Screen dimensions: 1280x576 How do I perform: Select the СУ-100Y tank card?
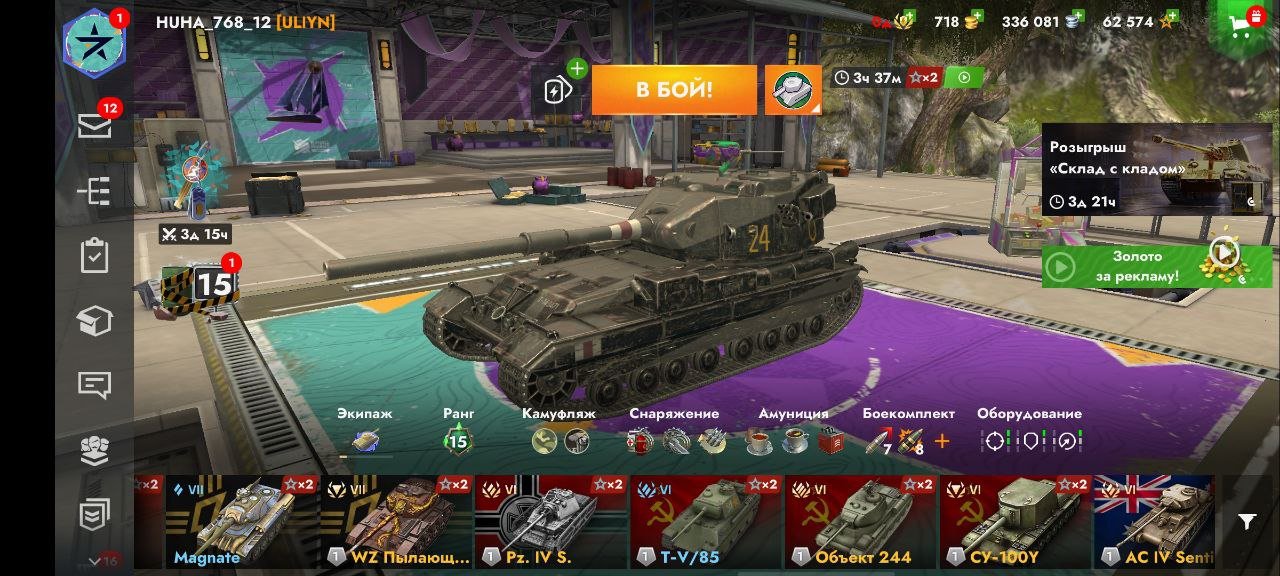(x=1015, y=522)
